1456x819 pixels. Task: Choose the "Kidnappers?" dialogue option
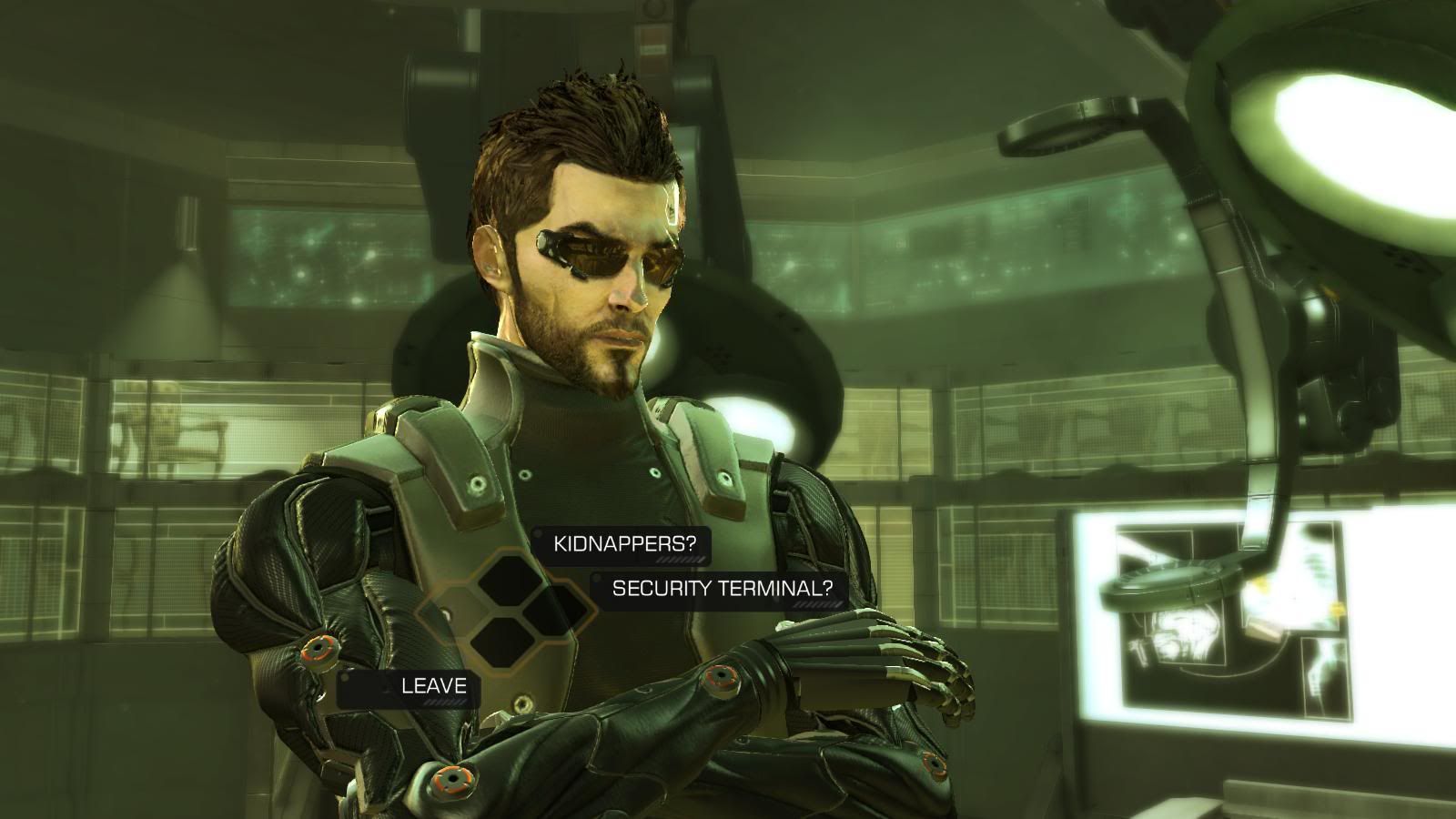point(625,544)
